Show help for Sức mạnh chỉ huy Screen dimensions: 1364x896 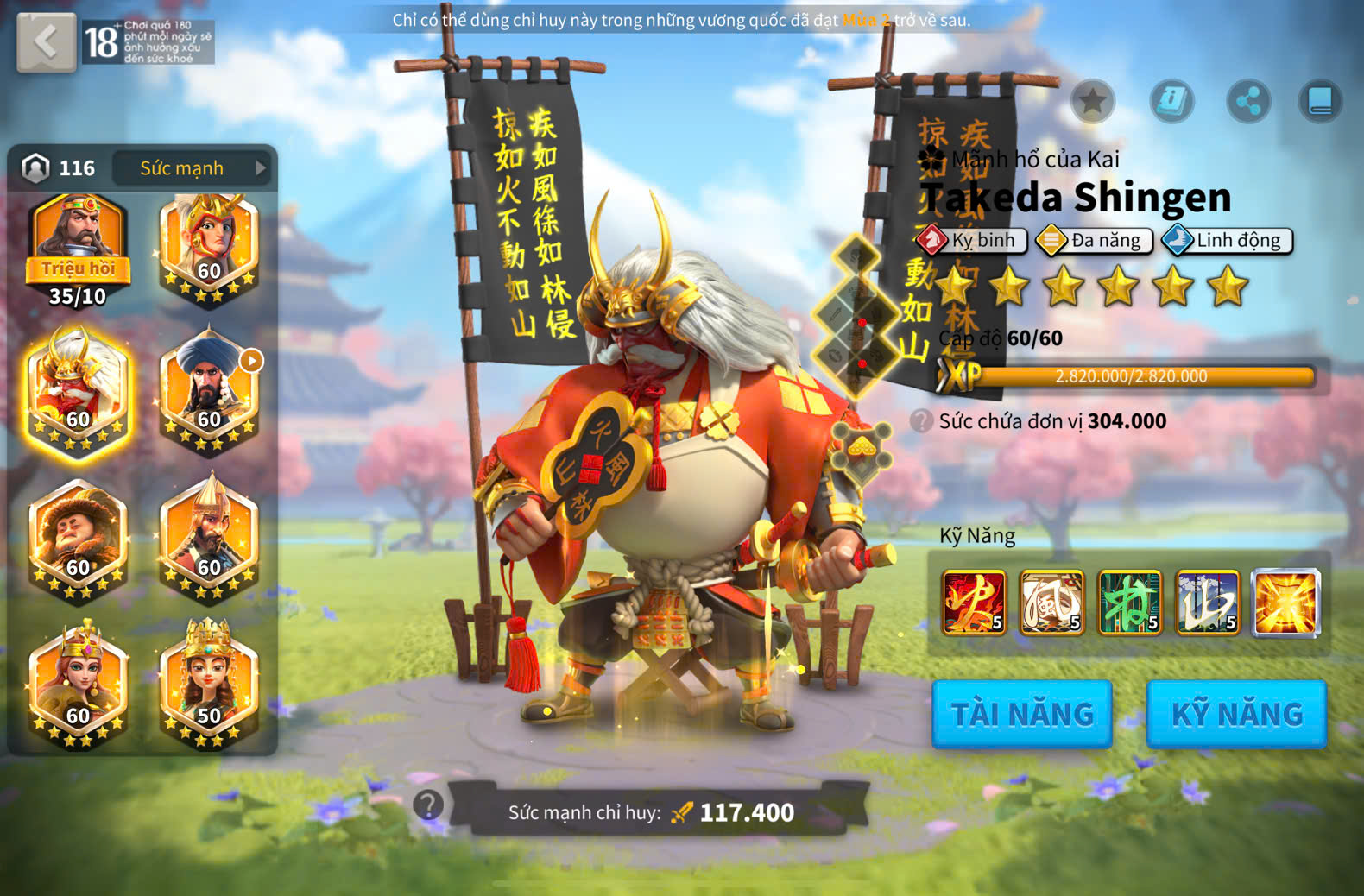pyautogui.click(x=427, y=805)
